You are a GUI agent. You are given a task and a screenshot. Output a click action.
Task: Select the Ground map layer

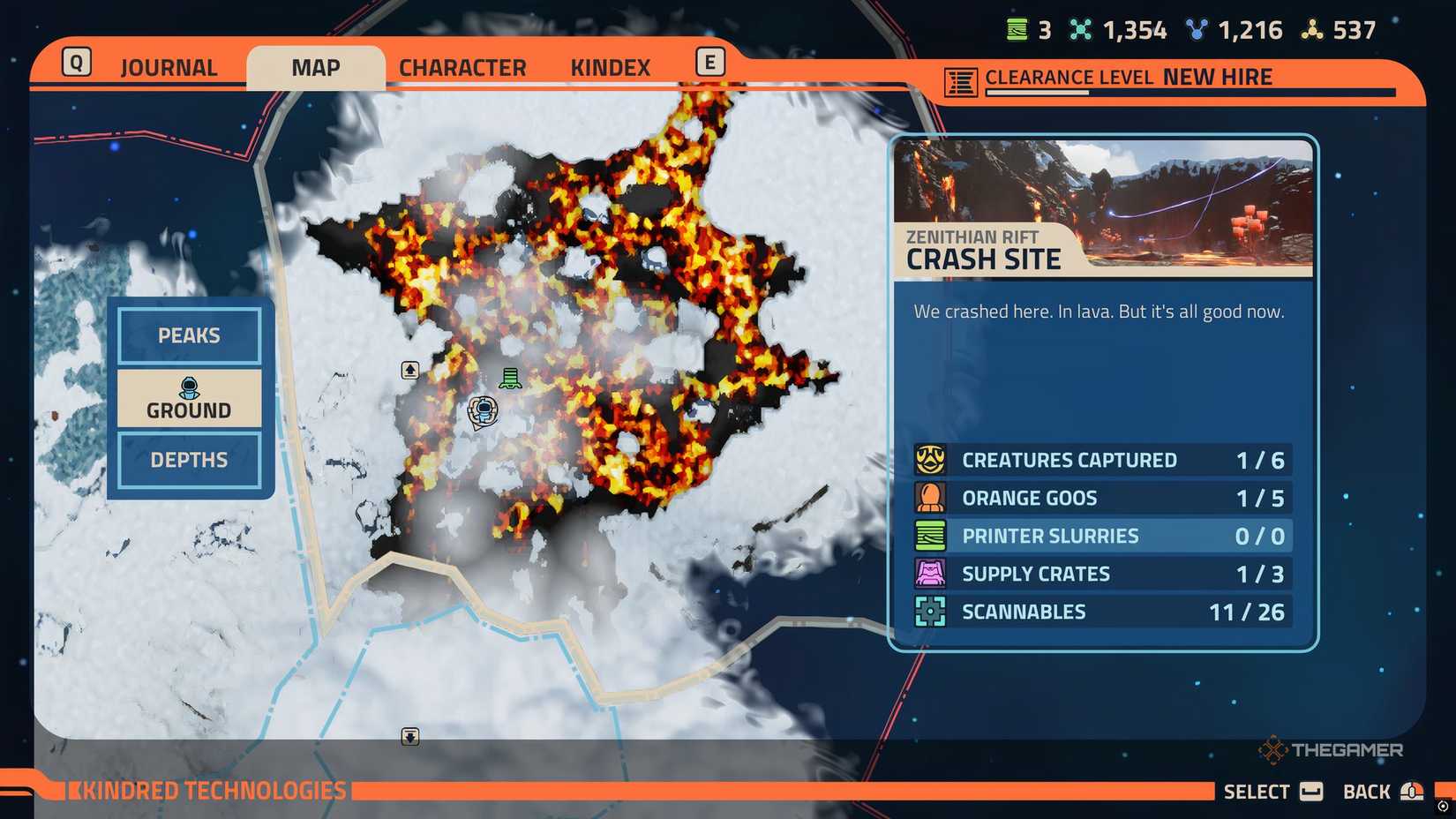188,397
